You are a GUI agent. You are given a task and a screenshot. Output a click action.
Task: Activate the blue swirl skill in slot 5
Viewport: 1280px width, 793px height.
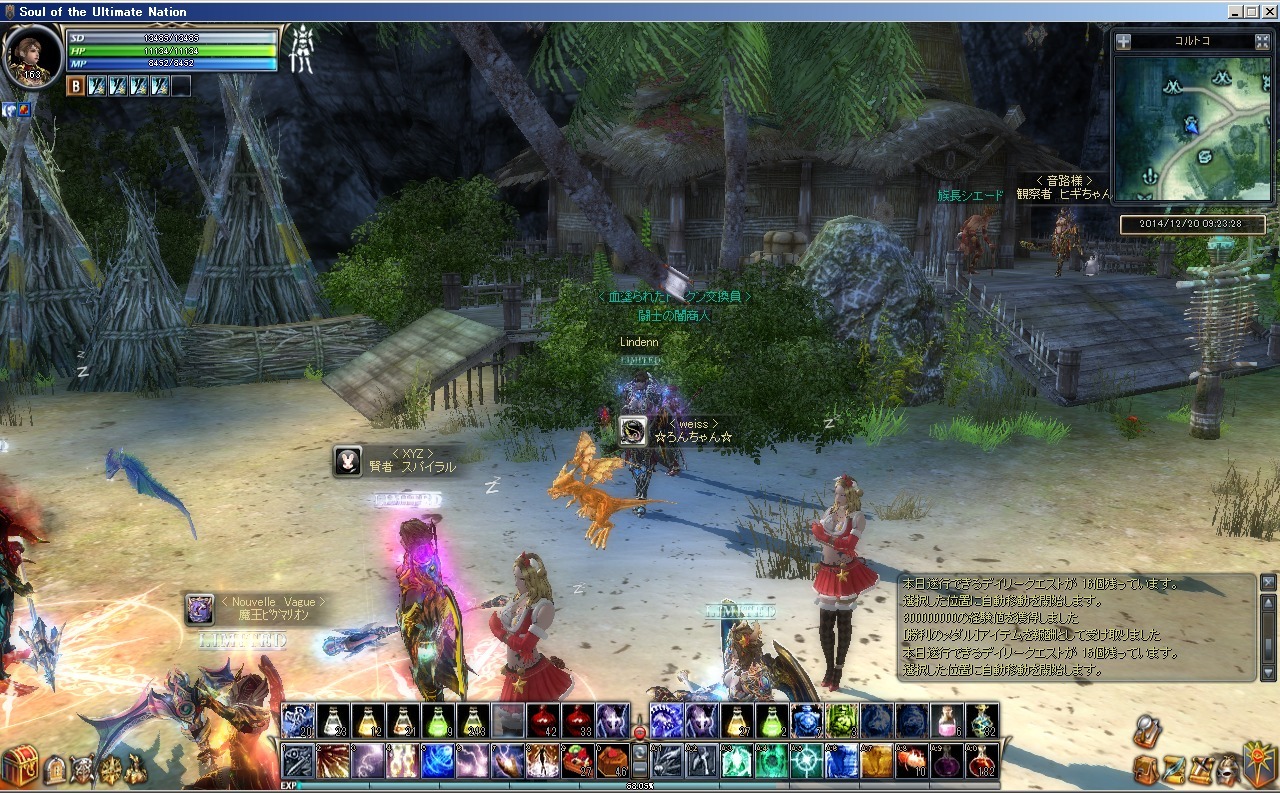pyautogui.click(x=438, y=761)
